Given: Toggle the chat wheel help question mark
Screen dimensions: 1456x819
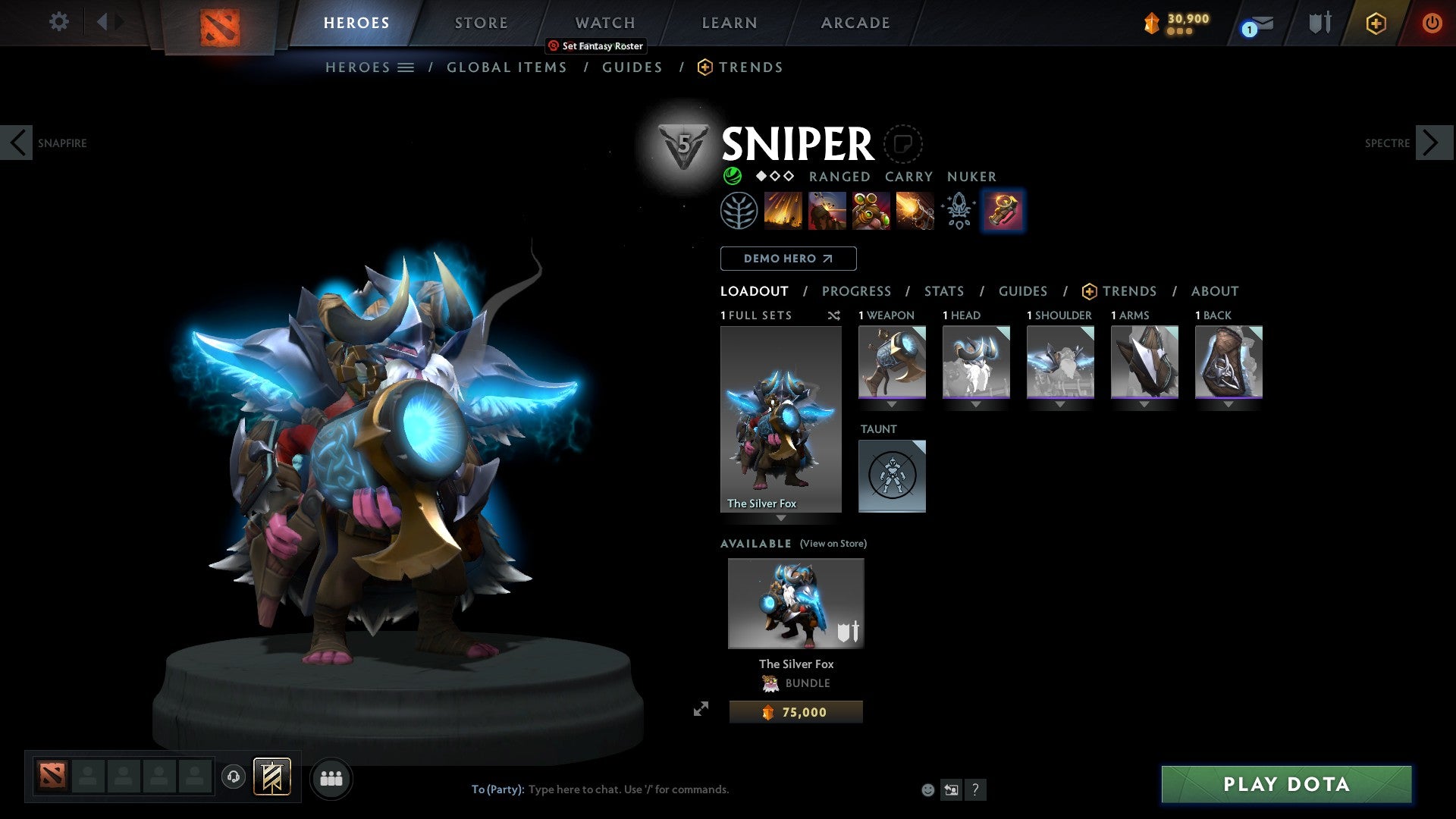Looking at the screenshot, I should pyautogui.click(x=975, y=789).
